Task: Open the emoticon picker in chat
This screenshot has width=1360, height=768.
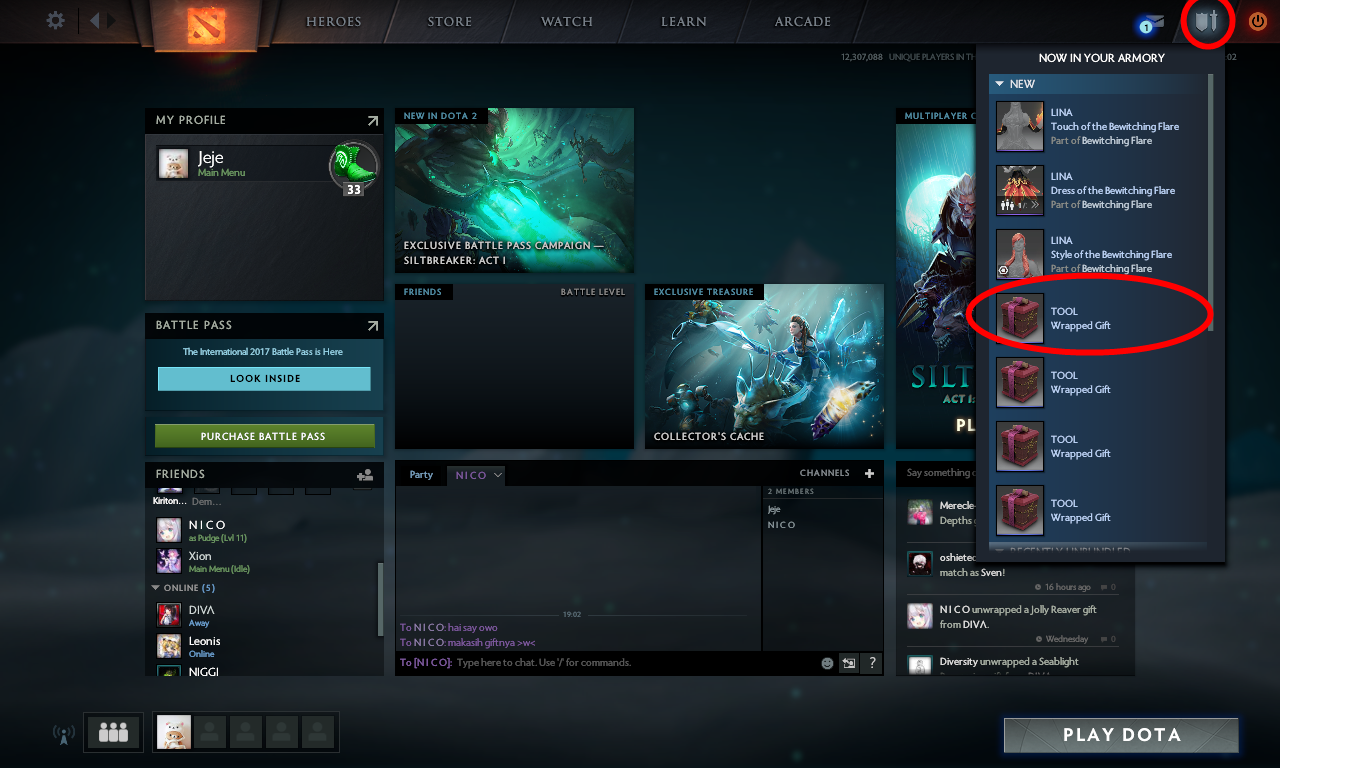Action: pos(826,663)
